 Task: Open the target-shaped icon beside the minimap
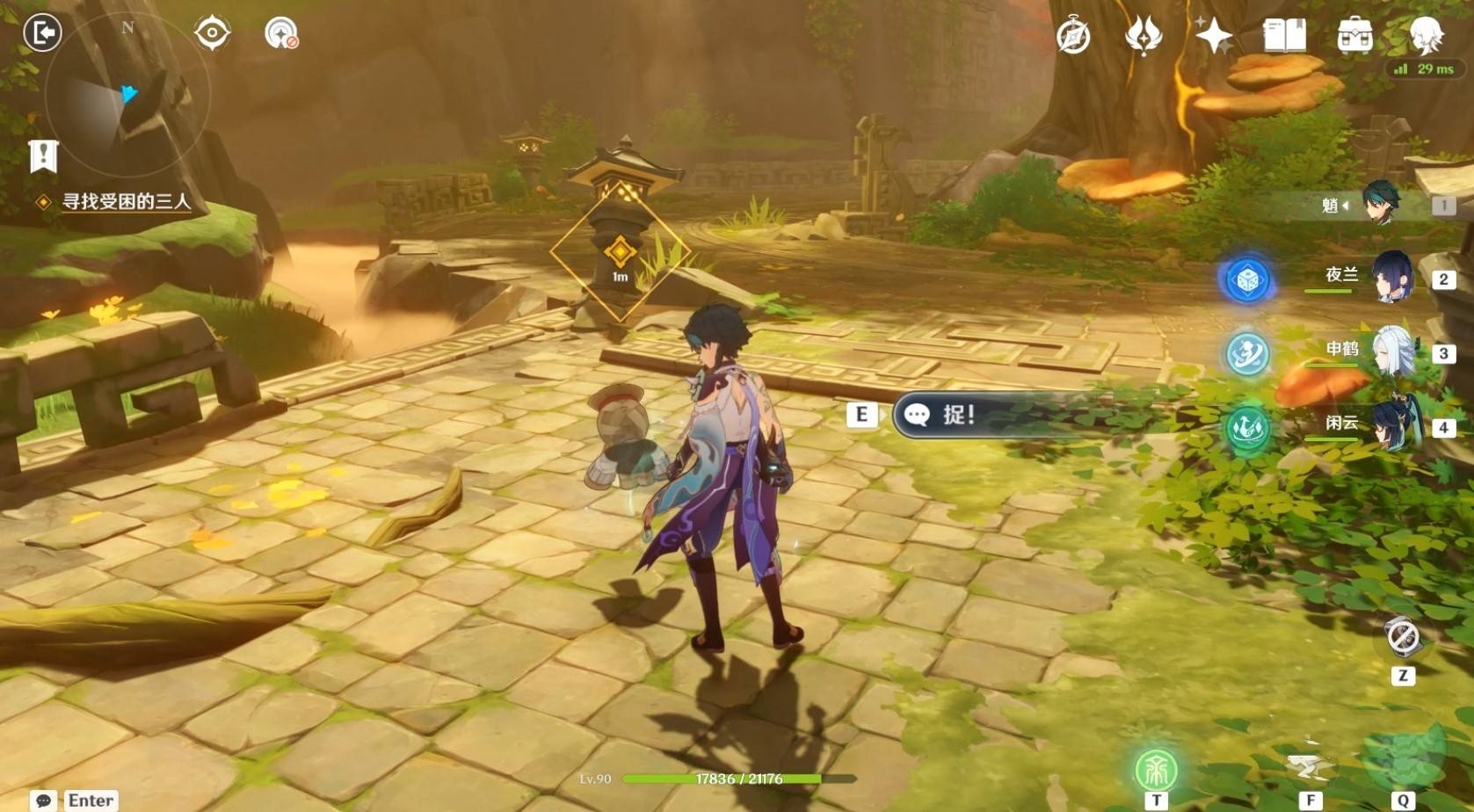click(212, 33)
